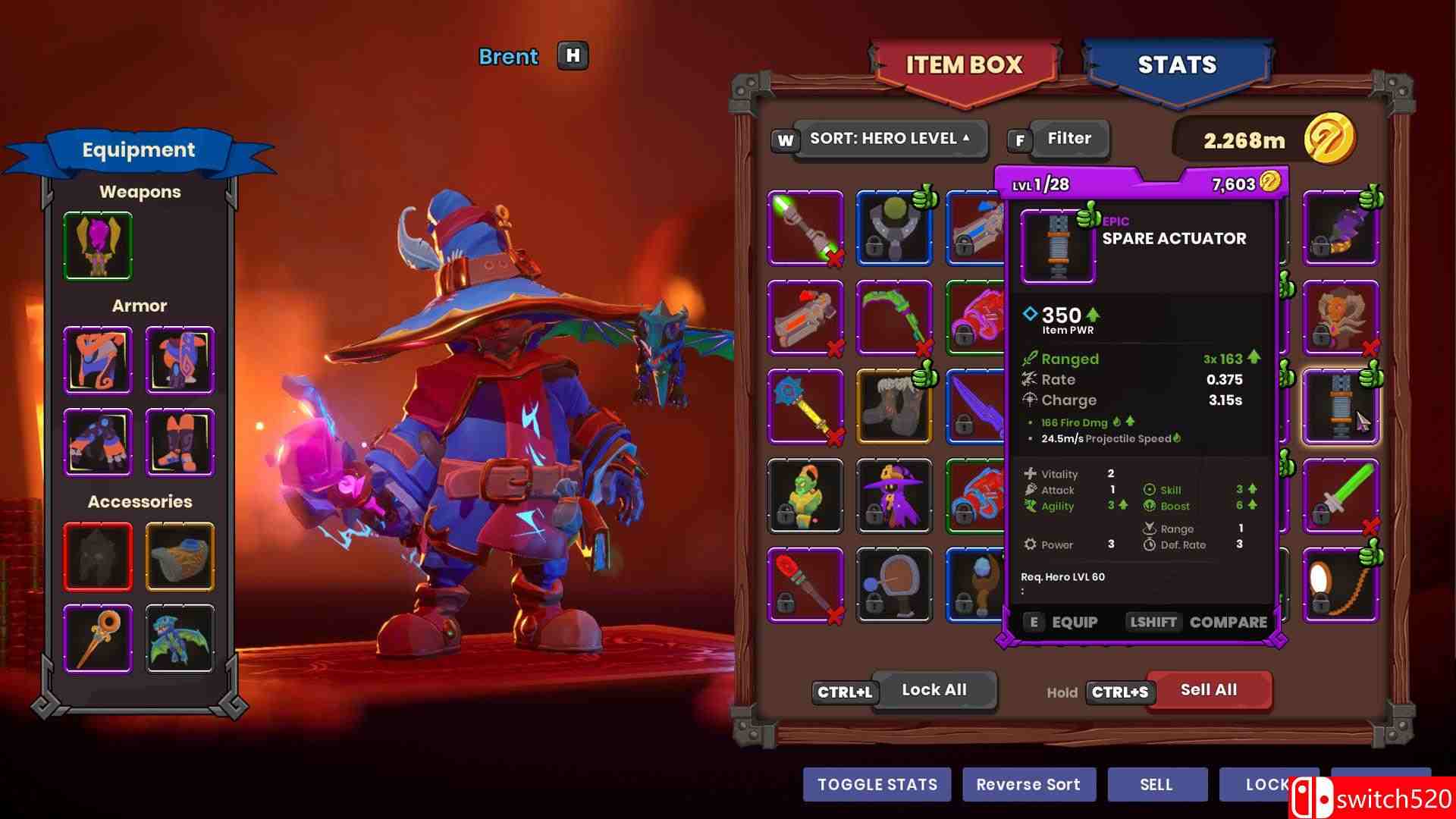The width and height of the screenshot is (1456, 819).
Task: Open the Item Box tab
Action: [964, 66]
